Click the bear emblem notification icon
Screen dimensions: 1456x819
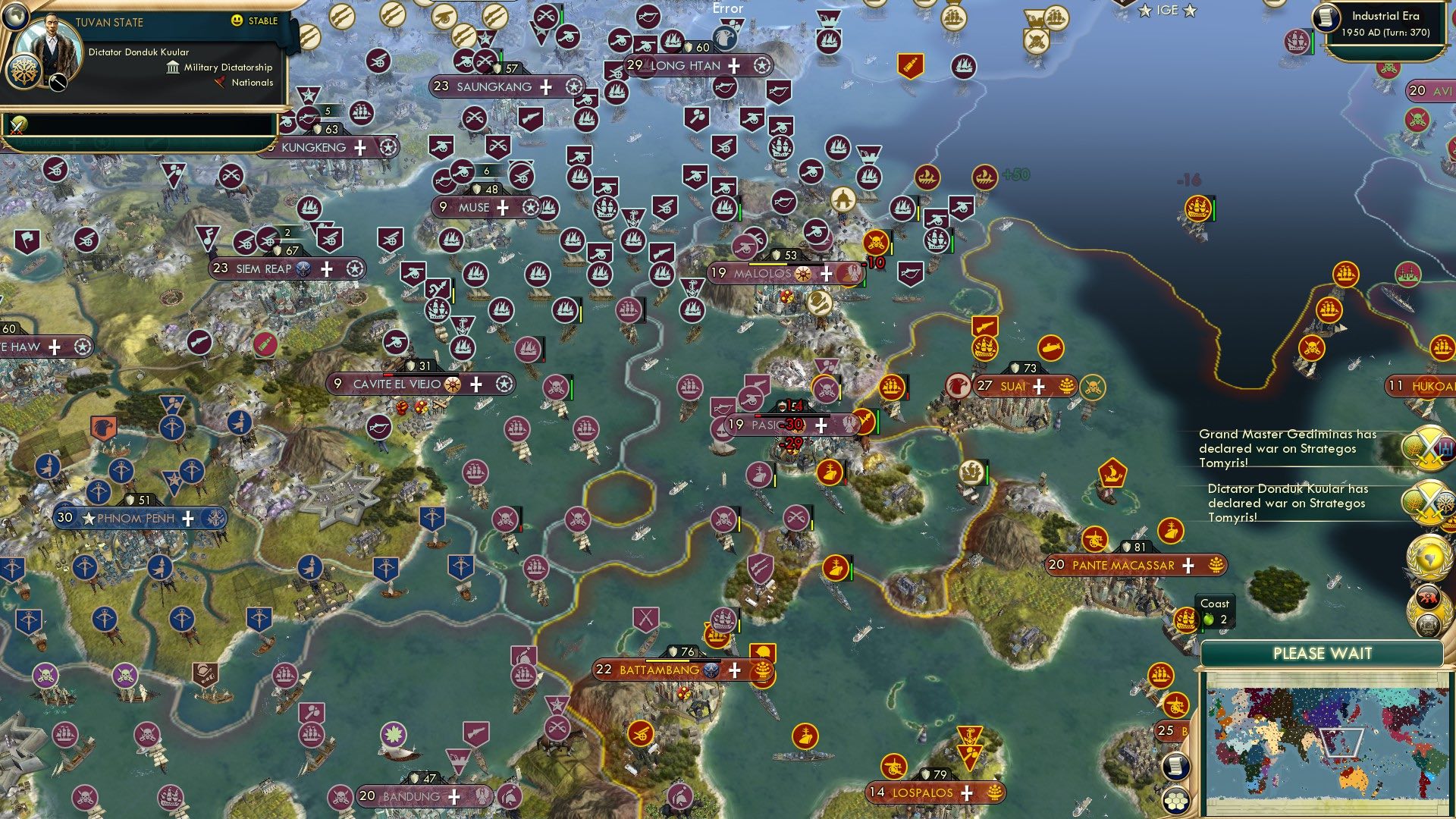(1430, 595)
